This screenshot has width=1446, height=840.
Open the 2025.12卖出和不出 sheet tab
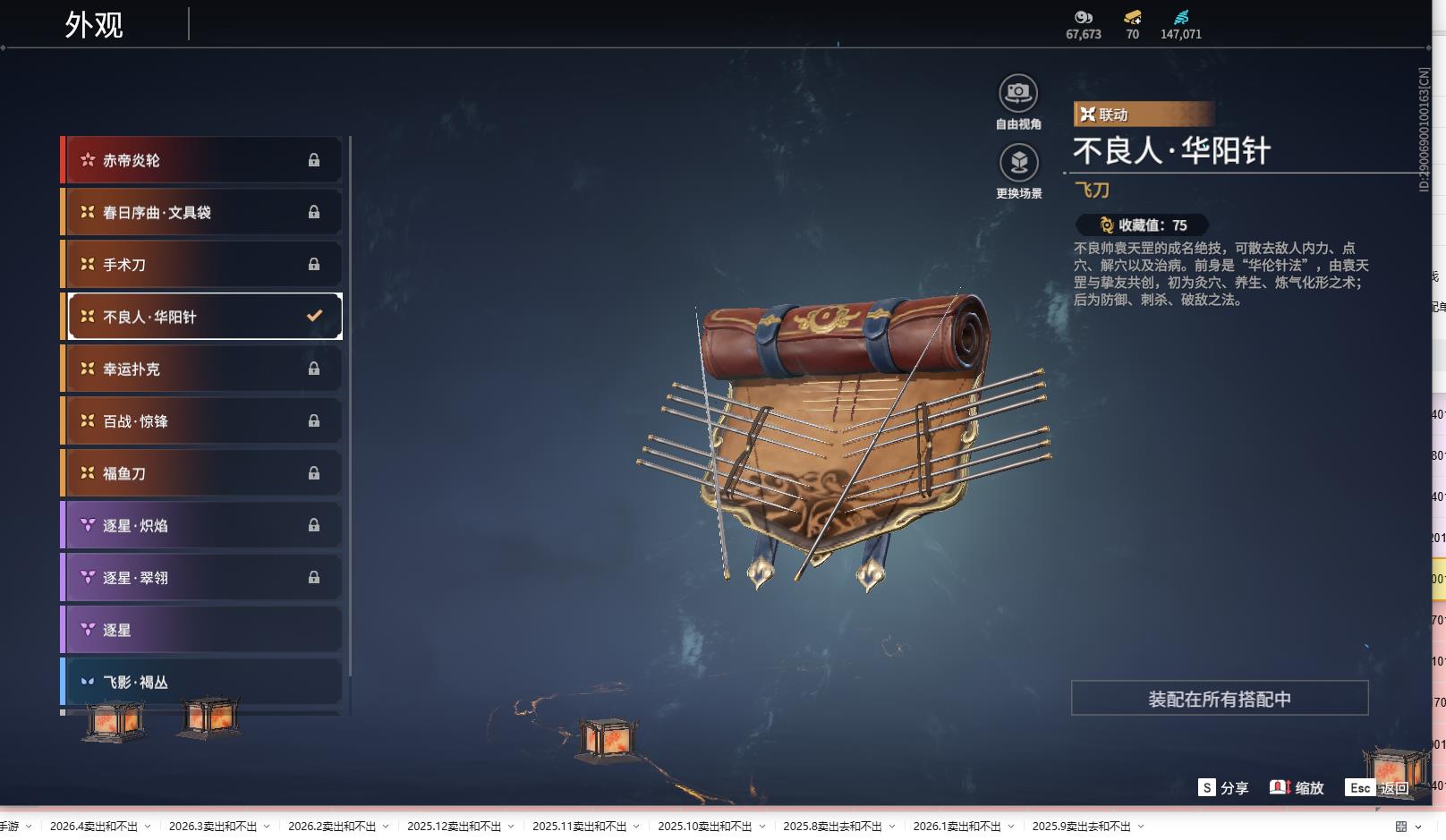454,827
